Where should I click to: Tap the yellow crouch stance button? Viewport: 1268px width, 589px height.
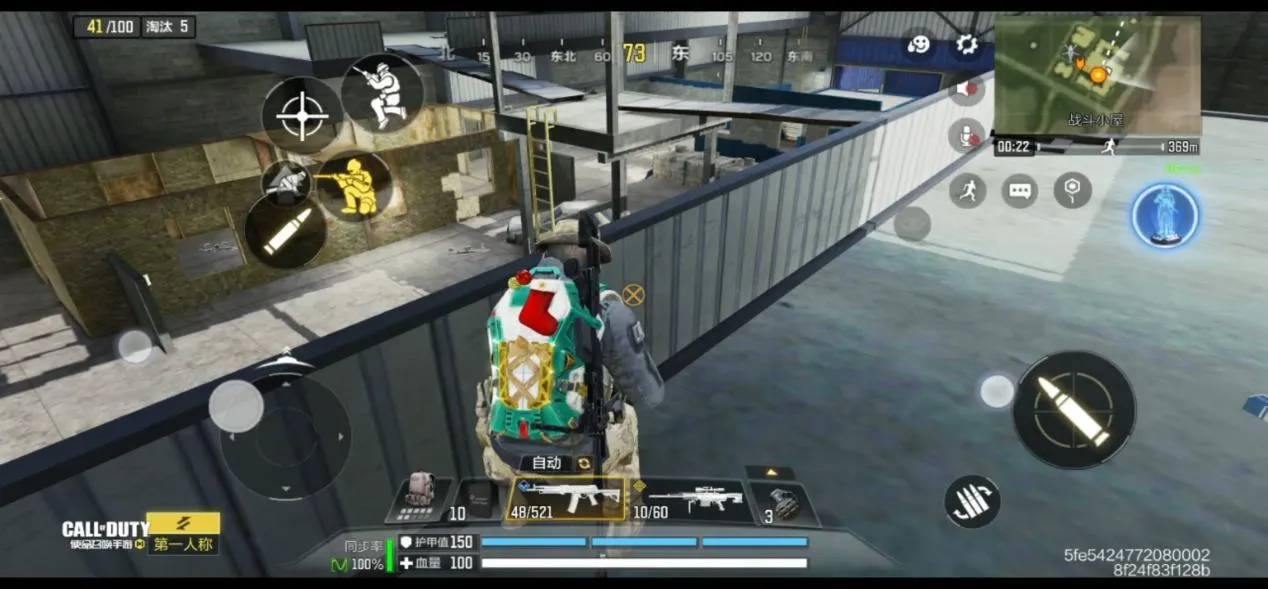point(355,186)
